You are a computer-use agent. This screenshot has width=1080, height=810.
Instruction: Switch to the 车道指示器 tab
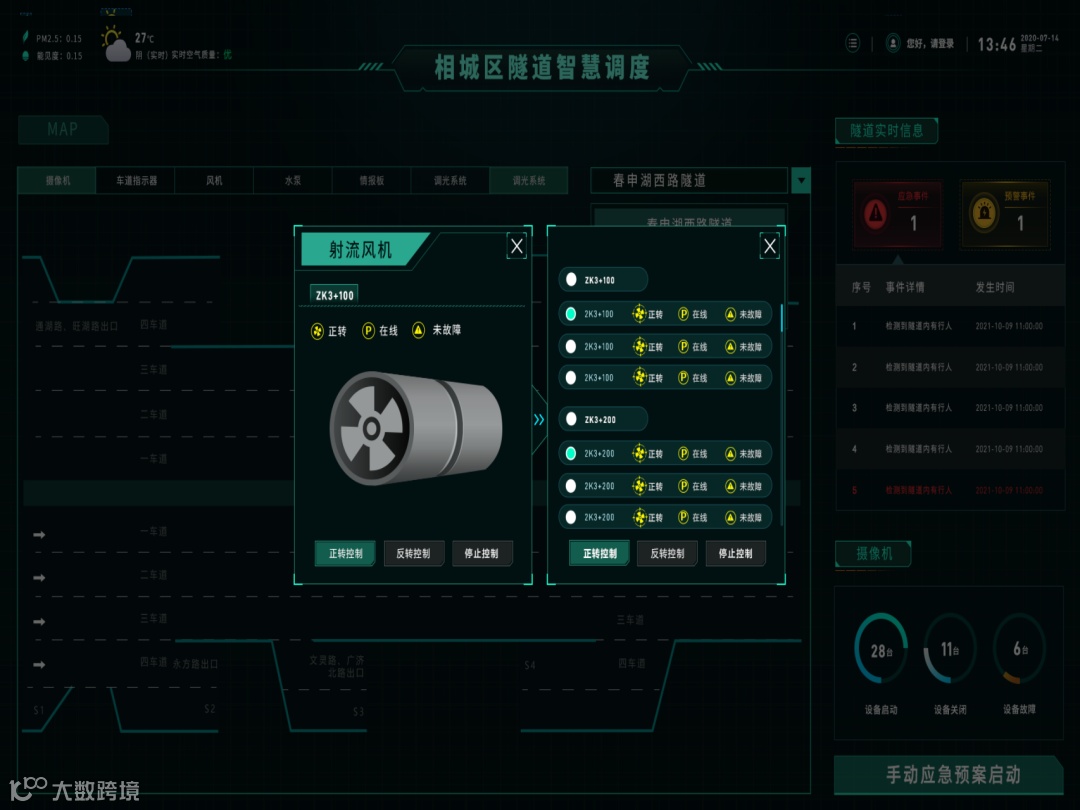136,181
